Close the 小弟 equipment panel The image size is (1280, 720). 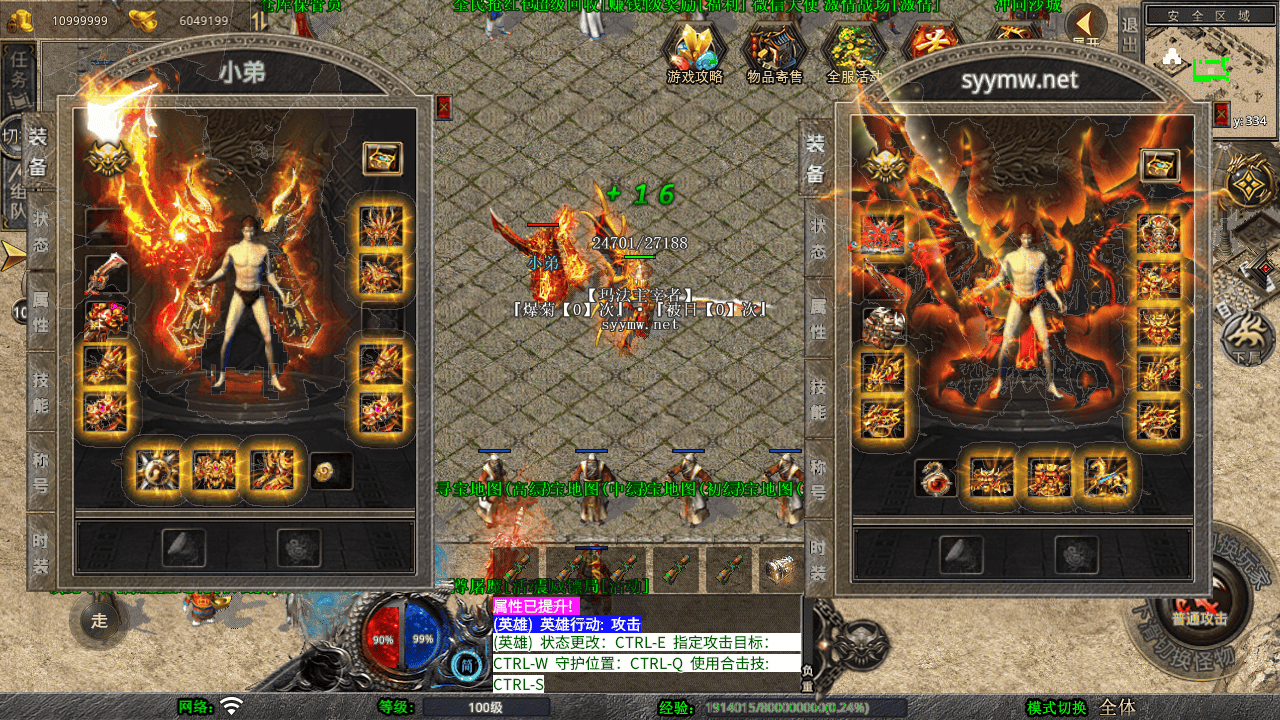[x=443, y=107]
